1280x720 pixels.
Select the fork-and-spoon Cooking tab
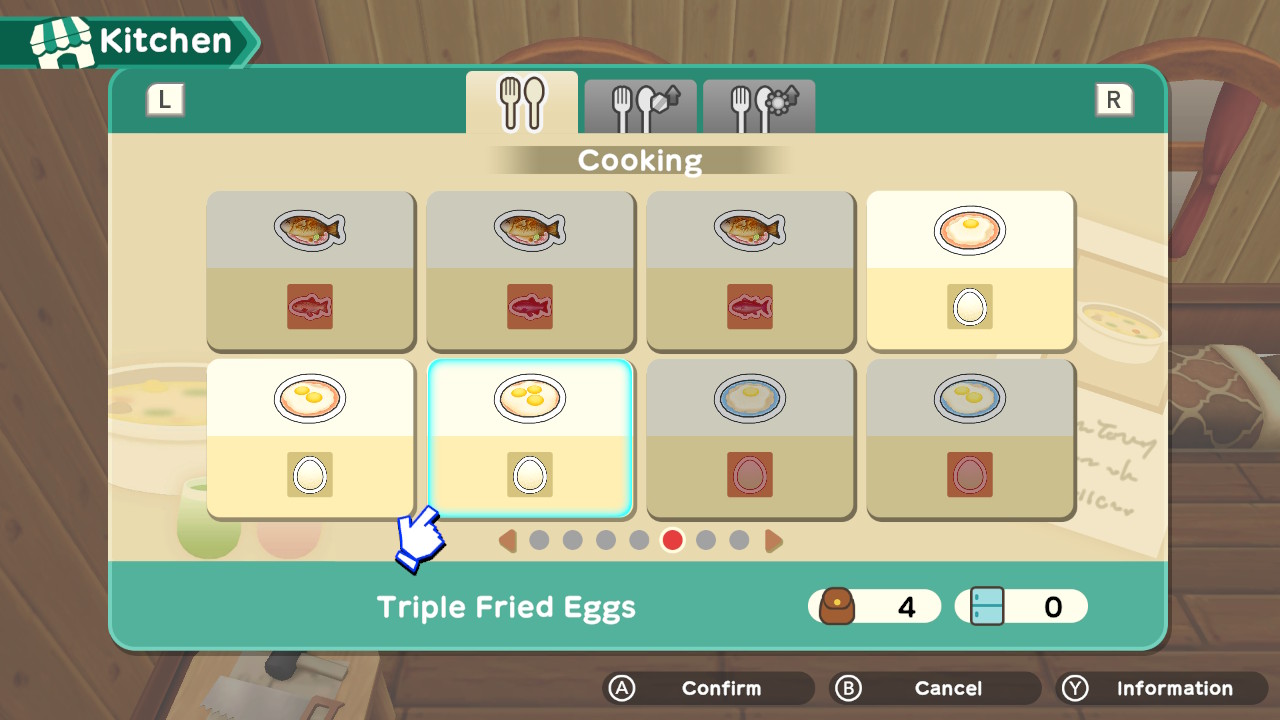521,100
